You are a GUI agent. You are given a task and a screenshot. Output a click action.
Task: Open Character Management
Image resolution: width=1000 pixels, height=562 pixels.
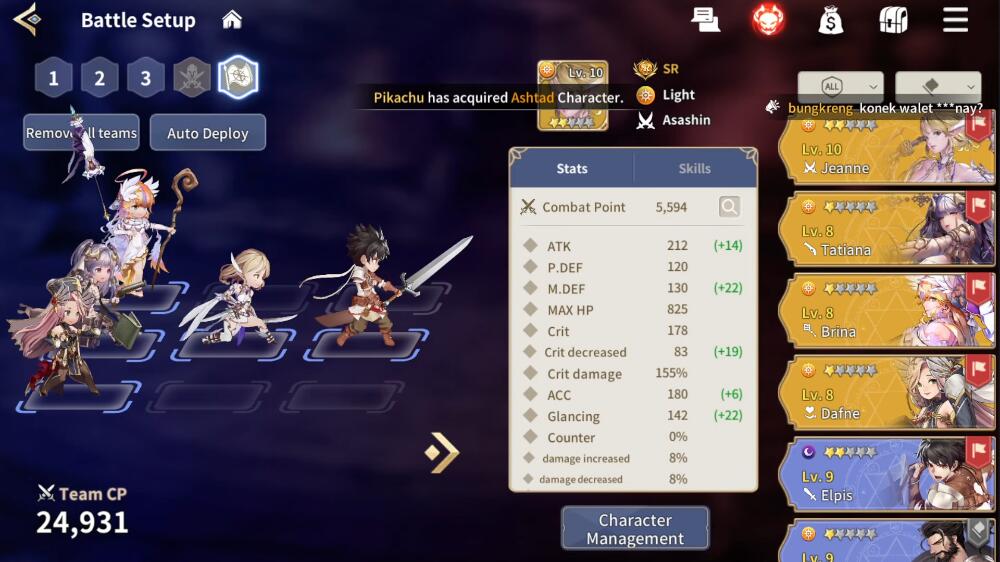point(635,529)
